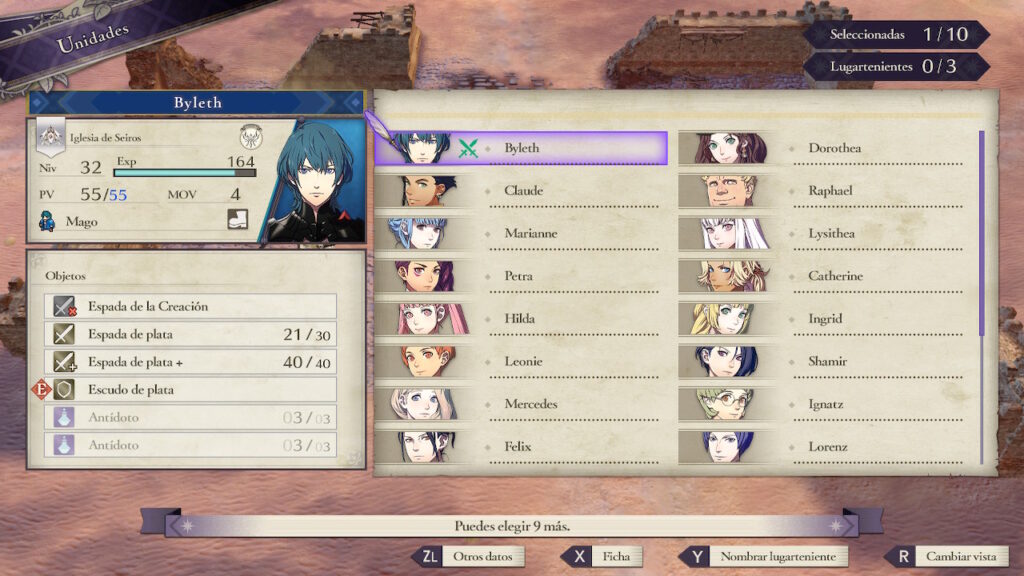Choose the Espada de plata + weapon
The width and height of the screenshot is (1024, 576).
190,362
